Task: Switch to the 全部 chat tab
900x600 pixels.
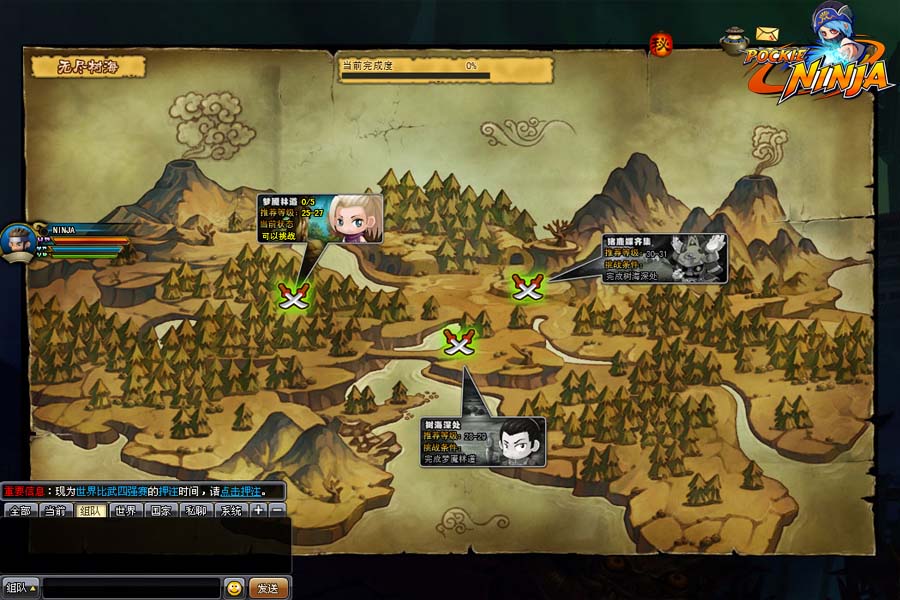Action: tap(20, 511)
